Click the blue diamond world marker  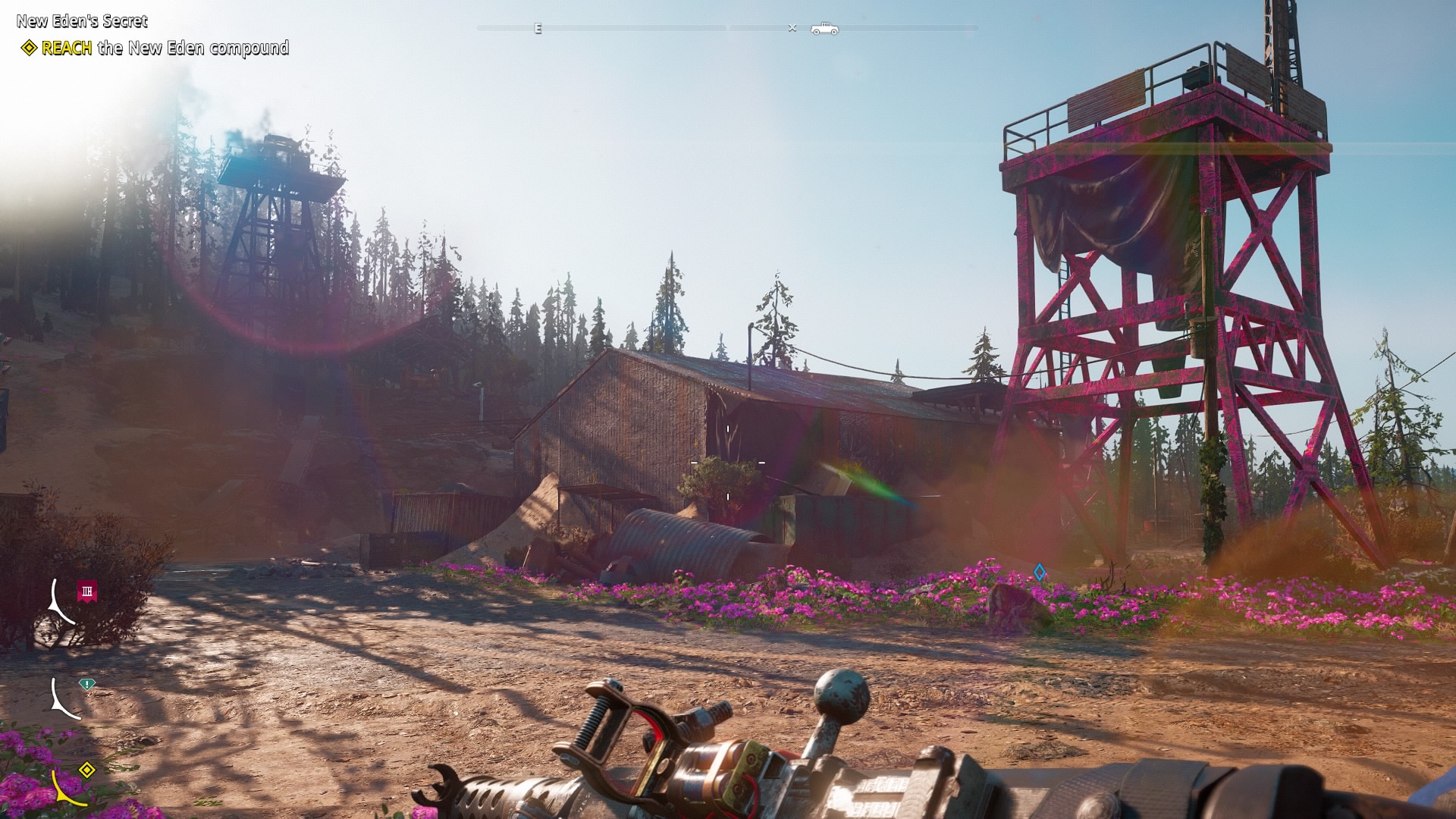point(1040,572)
